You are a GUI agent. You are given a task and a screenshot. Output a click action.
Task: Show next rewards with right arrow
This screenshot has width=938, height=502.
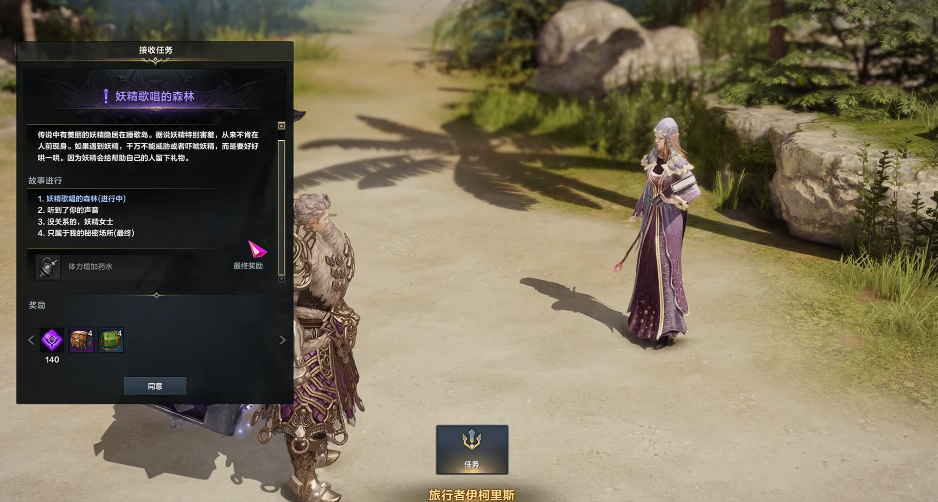(282, 341)
